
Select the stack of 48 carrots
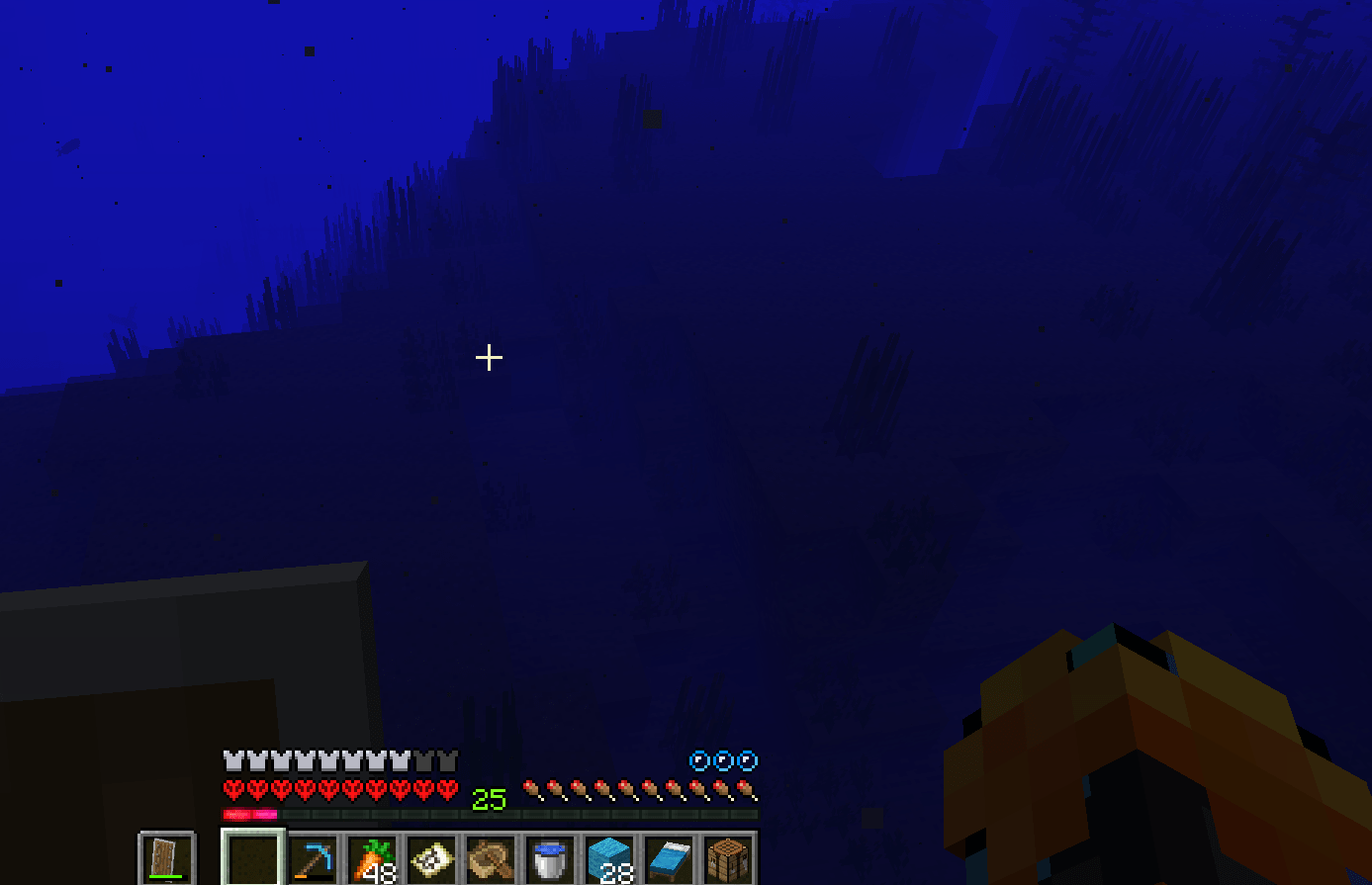click(x=371, y=858)
